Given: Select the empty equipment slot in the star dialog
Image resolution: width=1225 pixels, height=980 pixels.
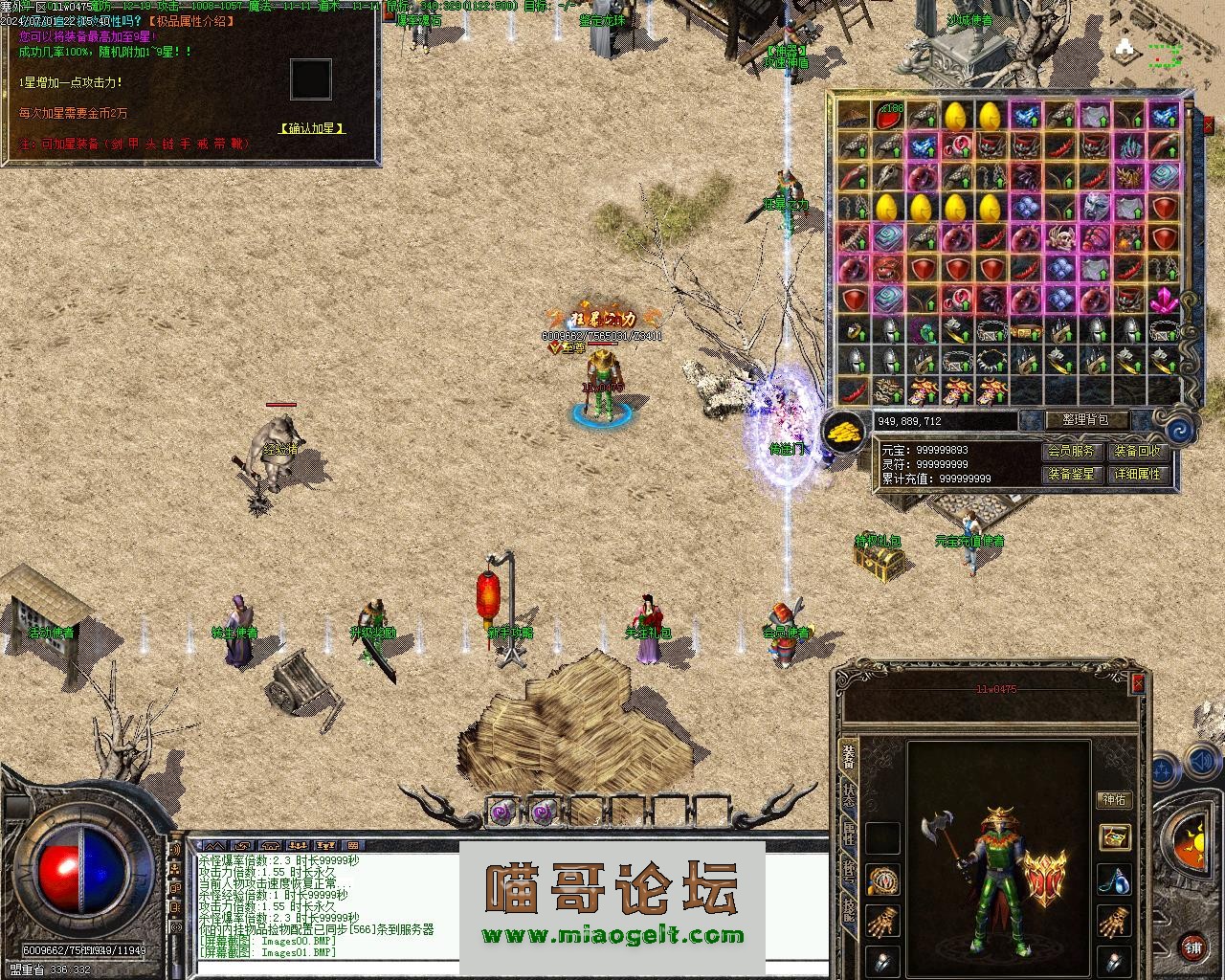Looking at the screenshot, I should point(311,79).
